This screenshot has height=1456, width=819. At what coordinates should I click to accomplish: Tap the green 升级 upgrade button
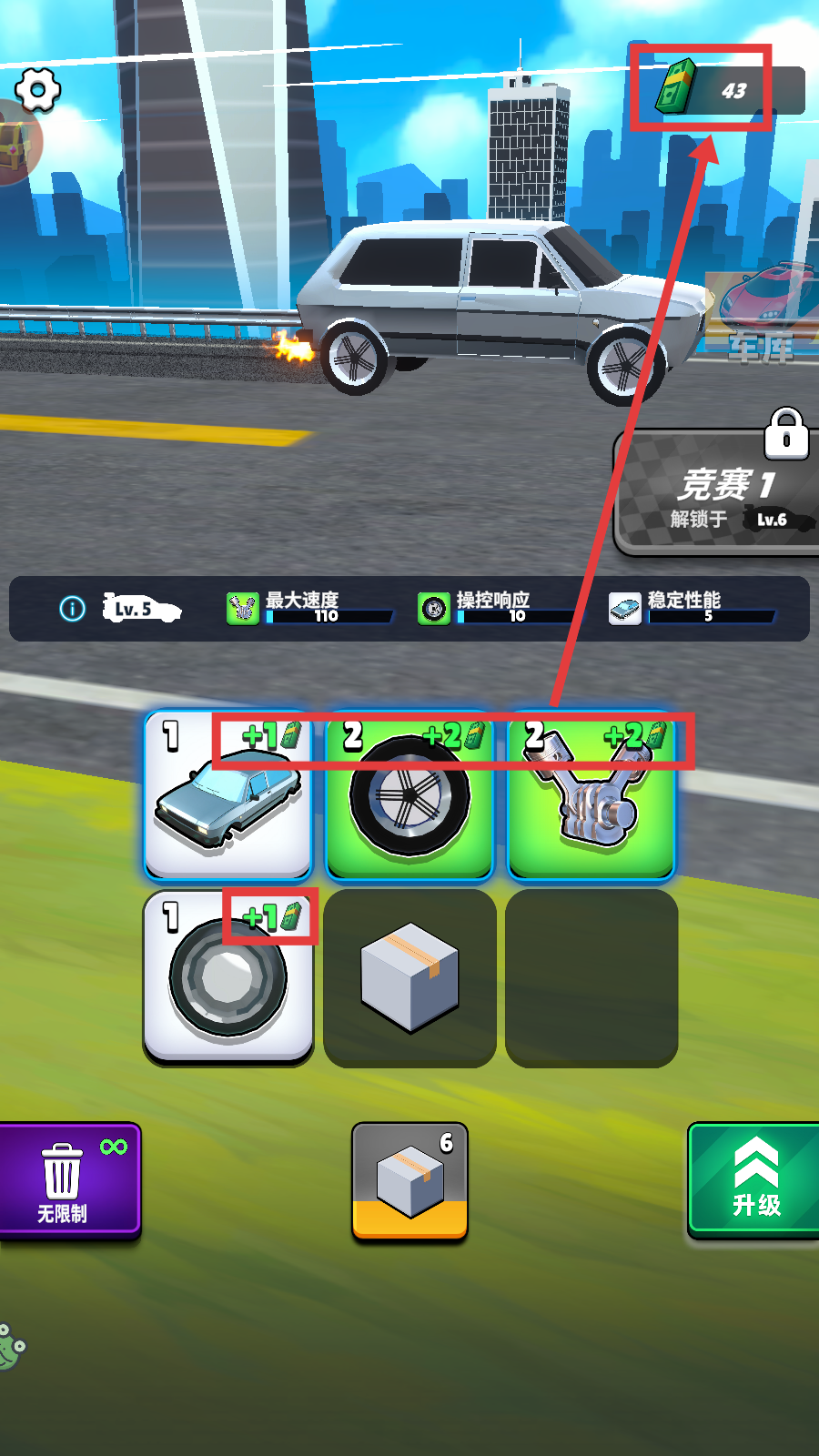(754, 1180)
